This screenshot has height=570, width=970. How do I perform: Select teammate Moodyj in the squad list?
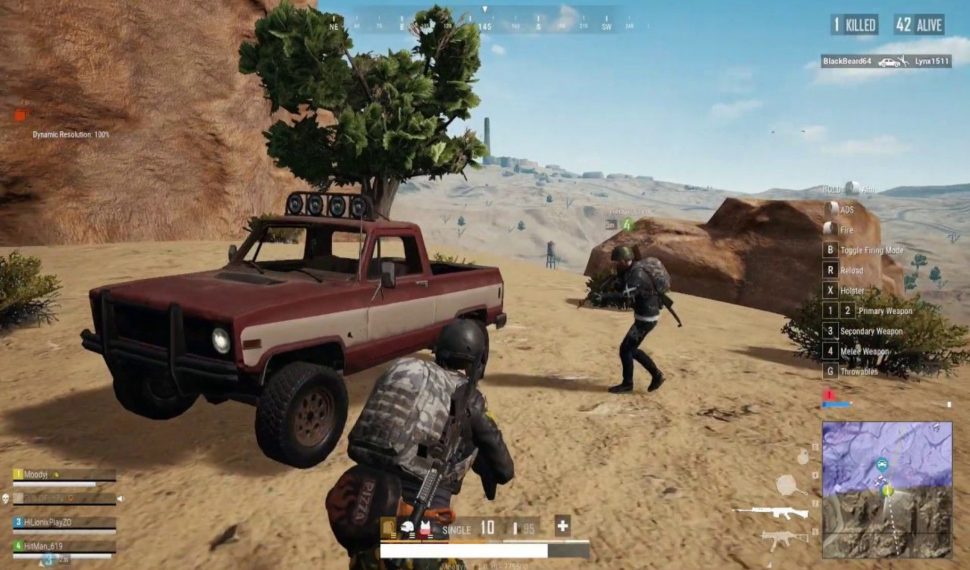[36, 475]
